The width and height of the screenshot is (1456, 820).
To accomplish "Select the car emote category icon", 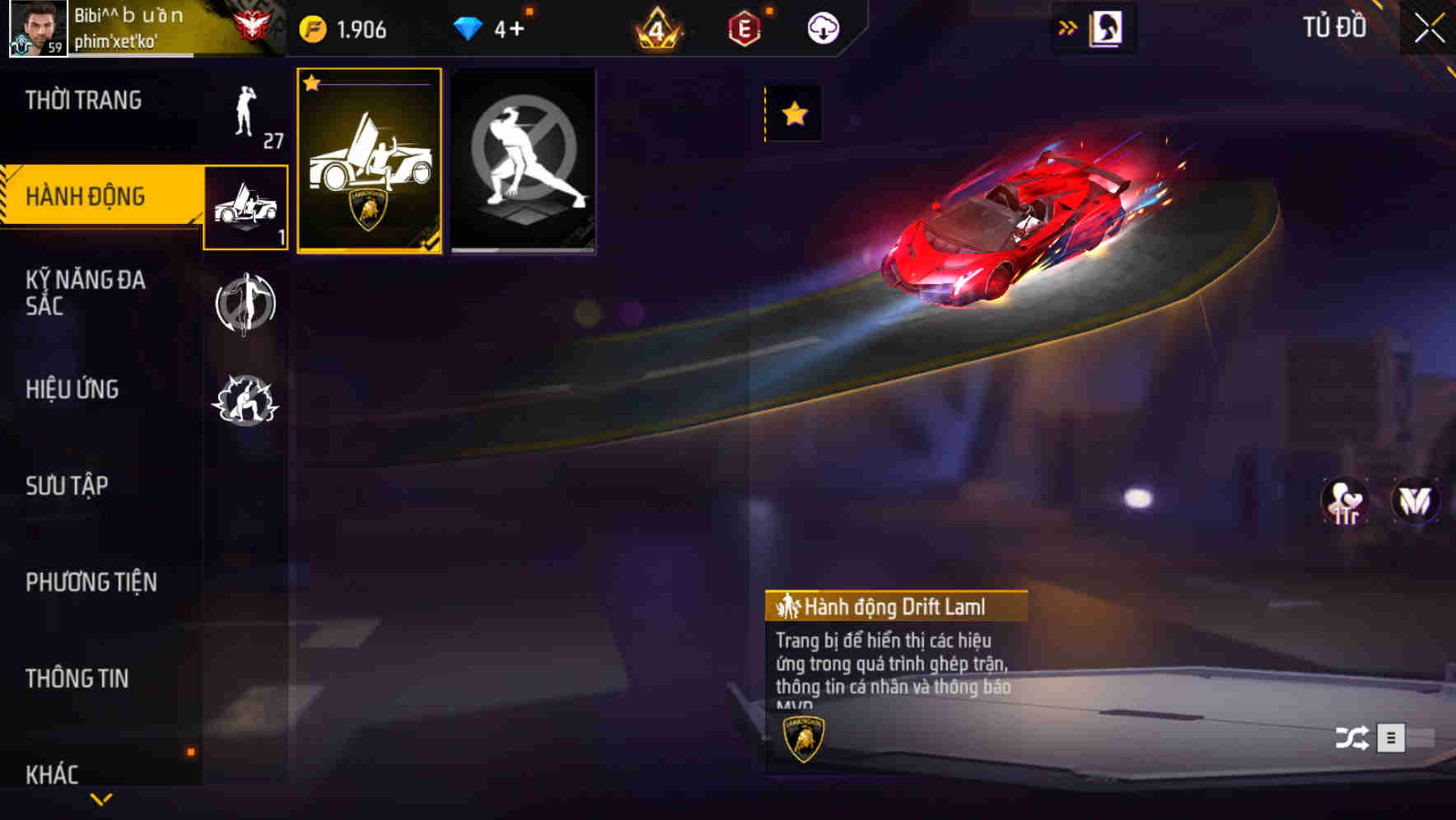I will 244,207.
